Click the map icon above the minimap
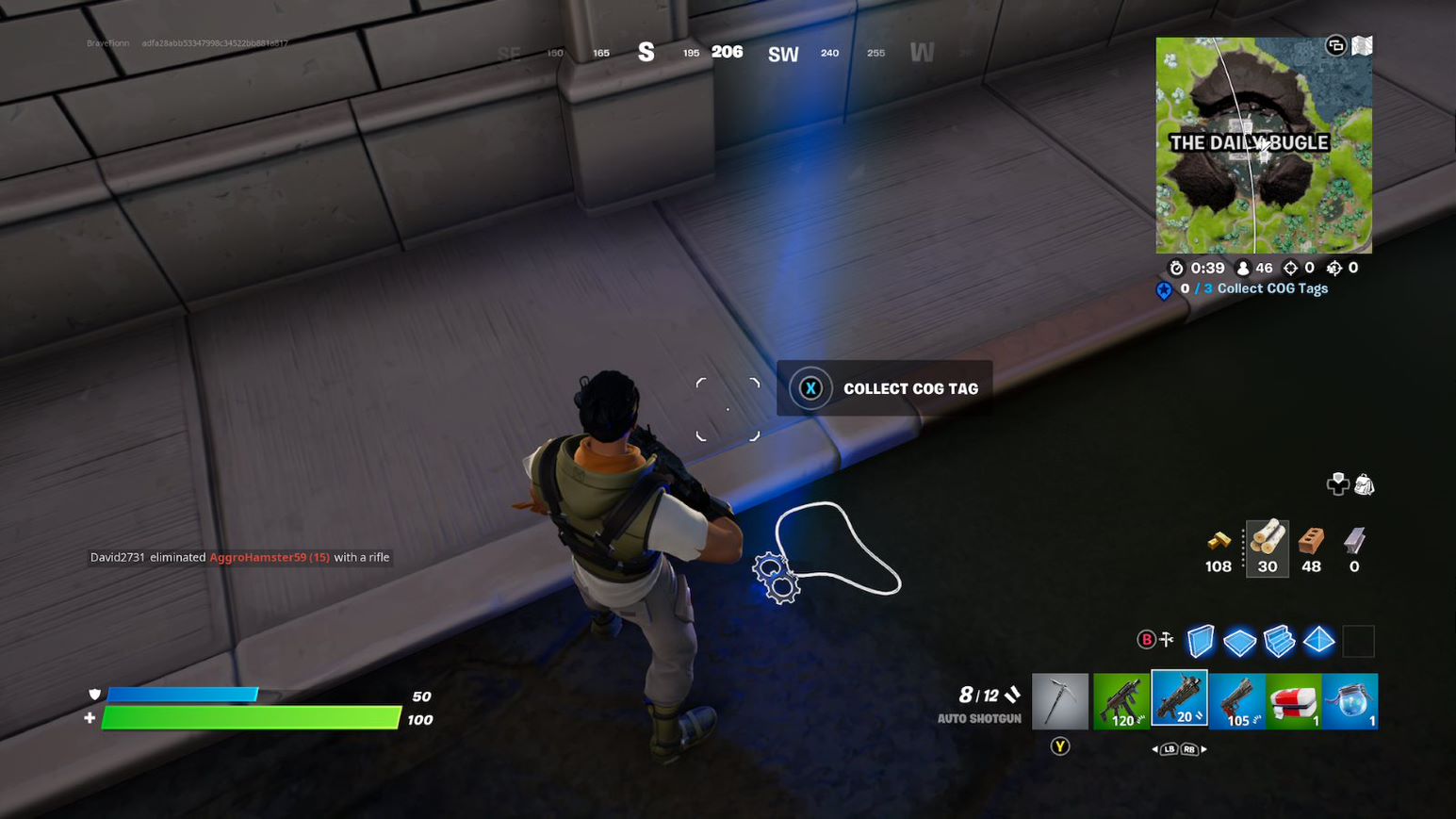Viewport: 1456px width, 819px height. (x=1361, y=44)
